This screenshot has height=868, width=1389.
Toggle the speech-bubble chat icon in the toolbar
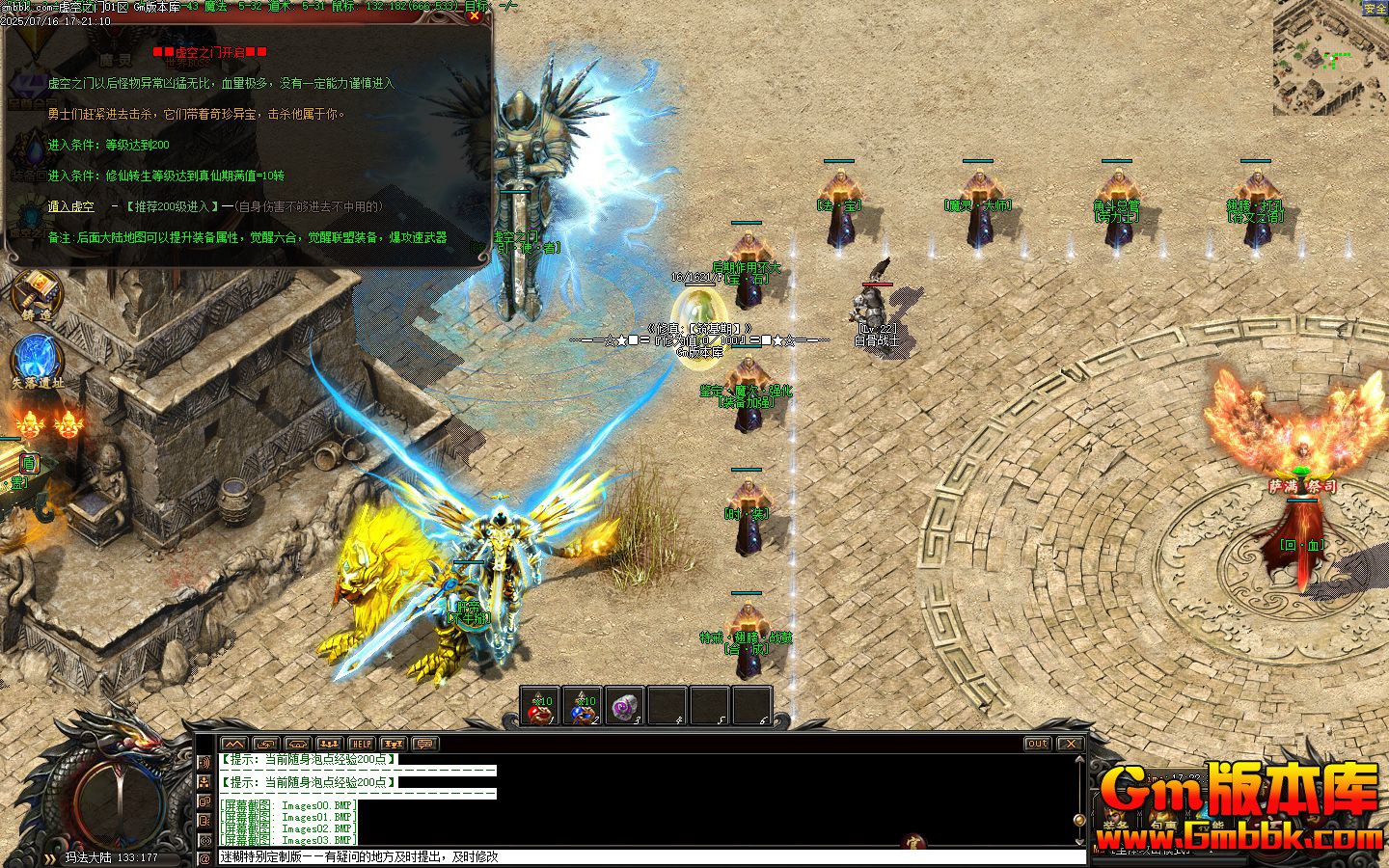coord(426,744)
